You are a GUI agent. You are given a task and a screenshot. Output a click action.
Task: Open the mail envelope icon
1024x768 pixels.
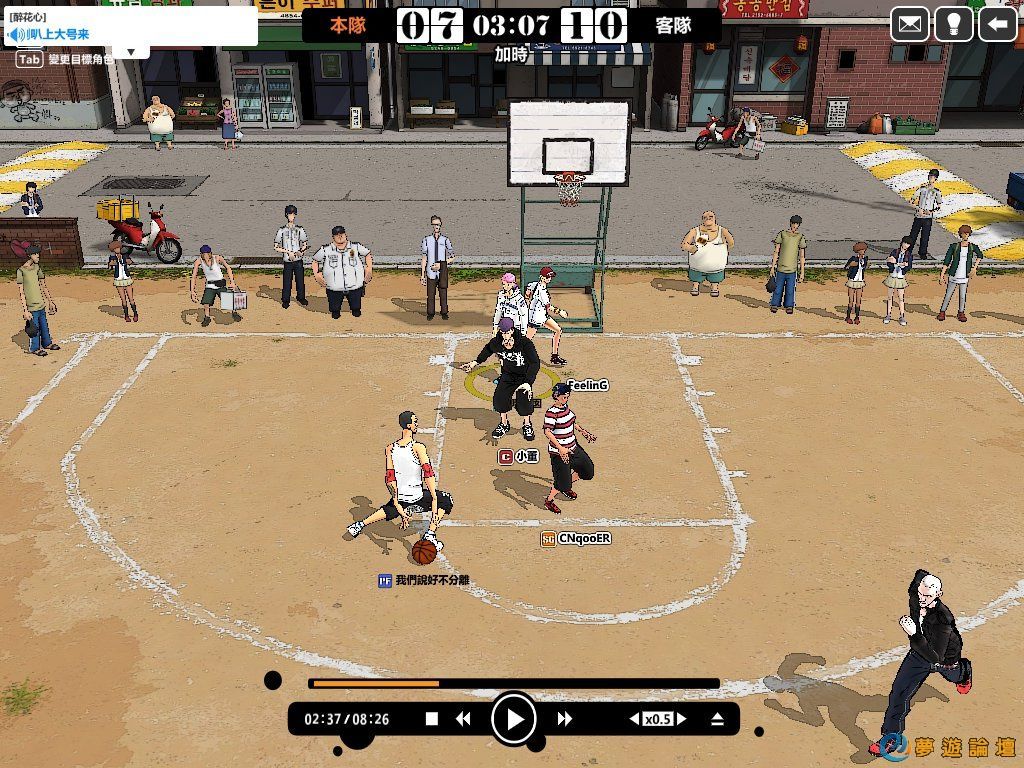pos(910,24)
